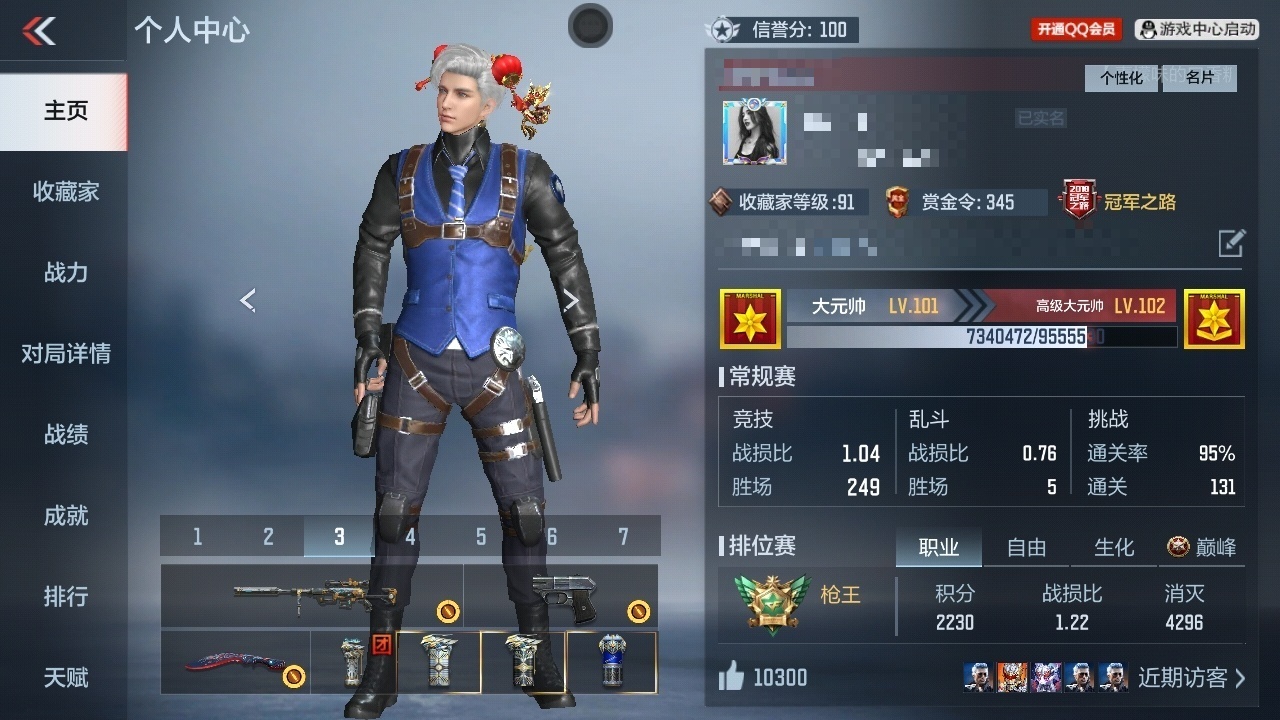View the 战绩 record page
The width and height of the screenshot is (1280, 720).
65,434
